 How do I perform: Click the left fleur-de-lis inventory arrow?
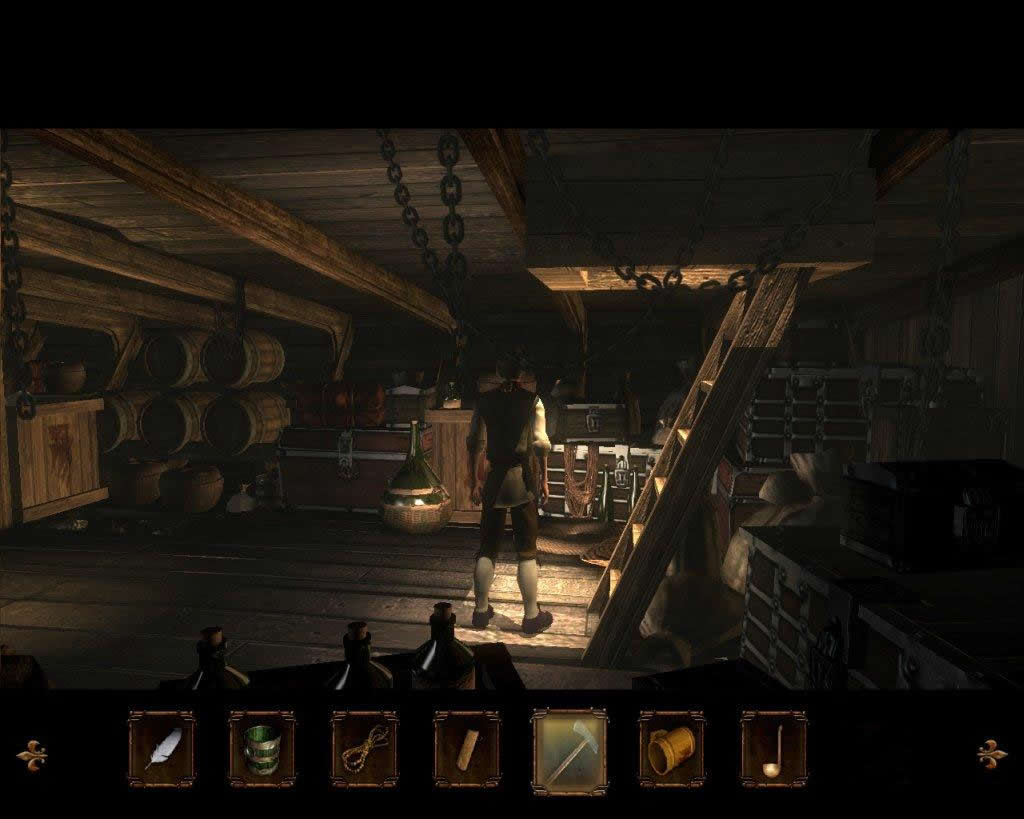coord(32,752)
